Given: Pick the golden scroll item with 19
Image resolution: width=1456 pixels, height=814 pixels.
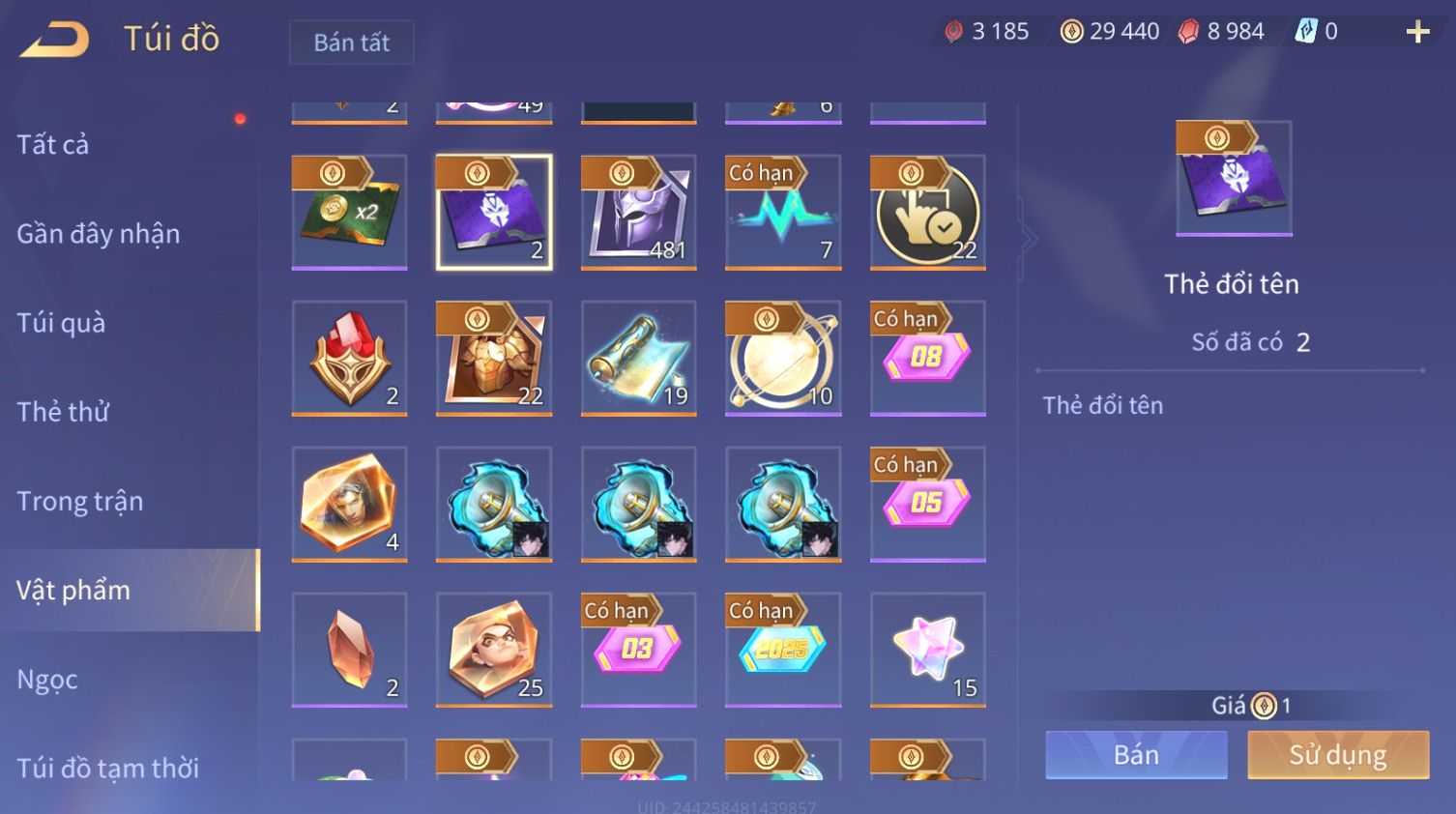Looking at the screenshot, I should (x=638, y=358).
